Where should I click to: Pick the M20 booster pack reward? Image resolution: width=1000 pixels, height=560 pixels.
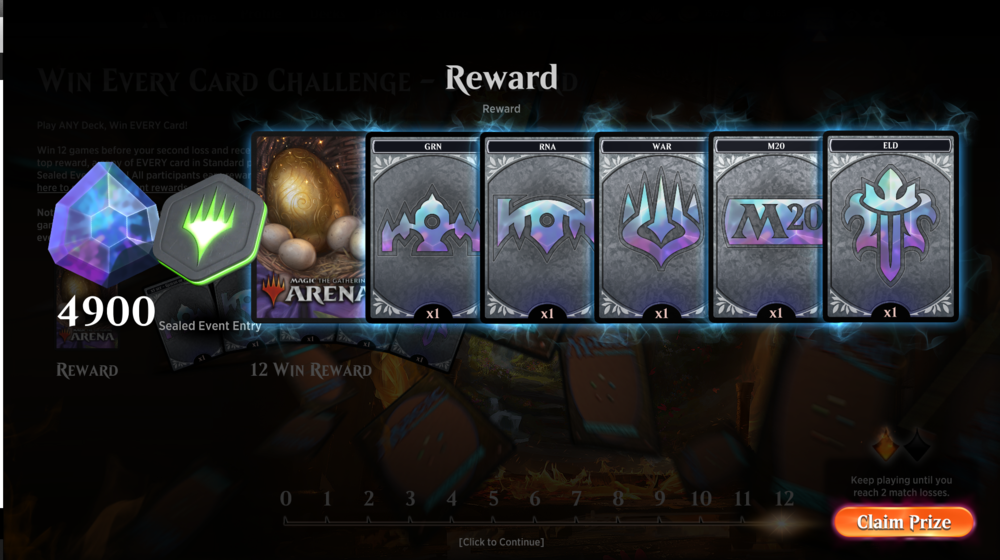(767, 228)
